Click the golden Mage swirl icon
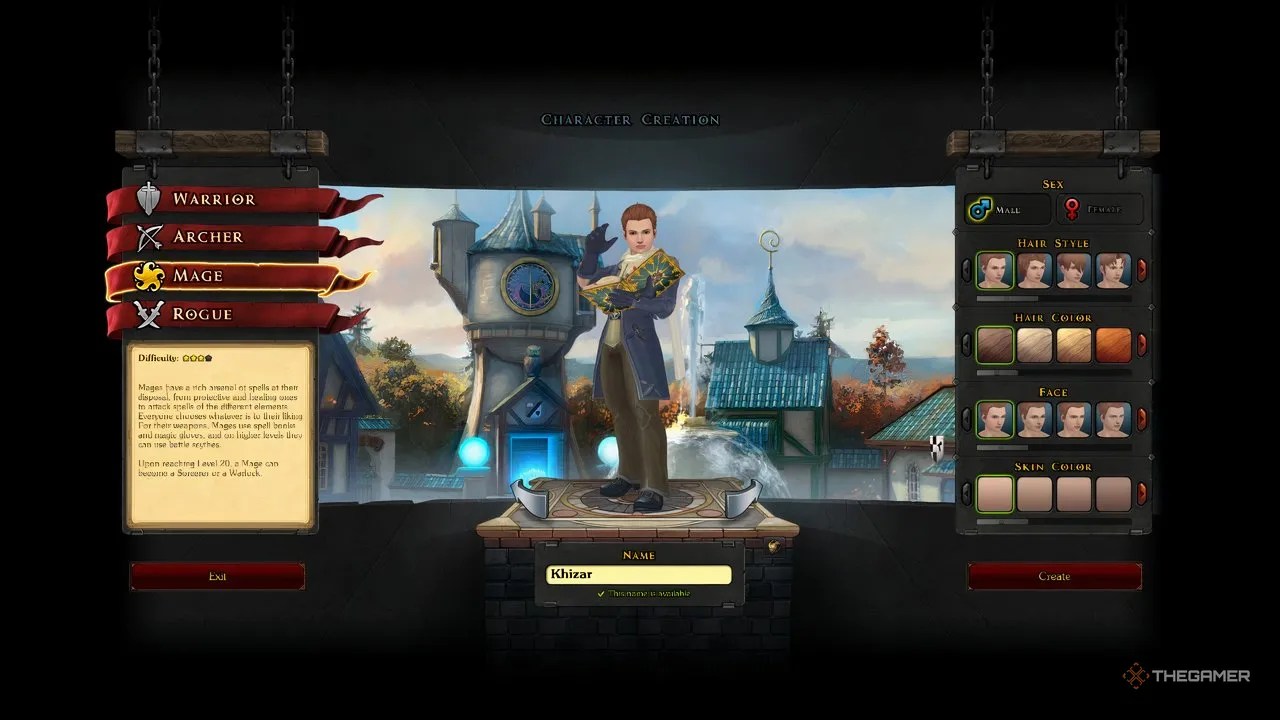 [148, 276]
